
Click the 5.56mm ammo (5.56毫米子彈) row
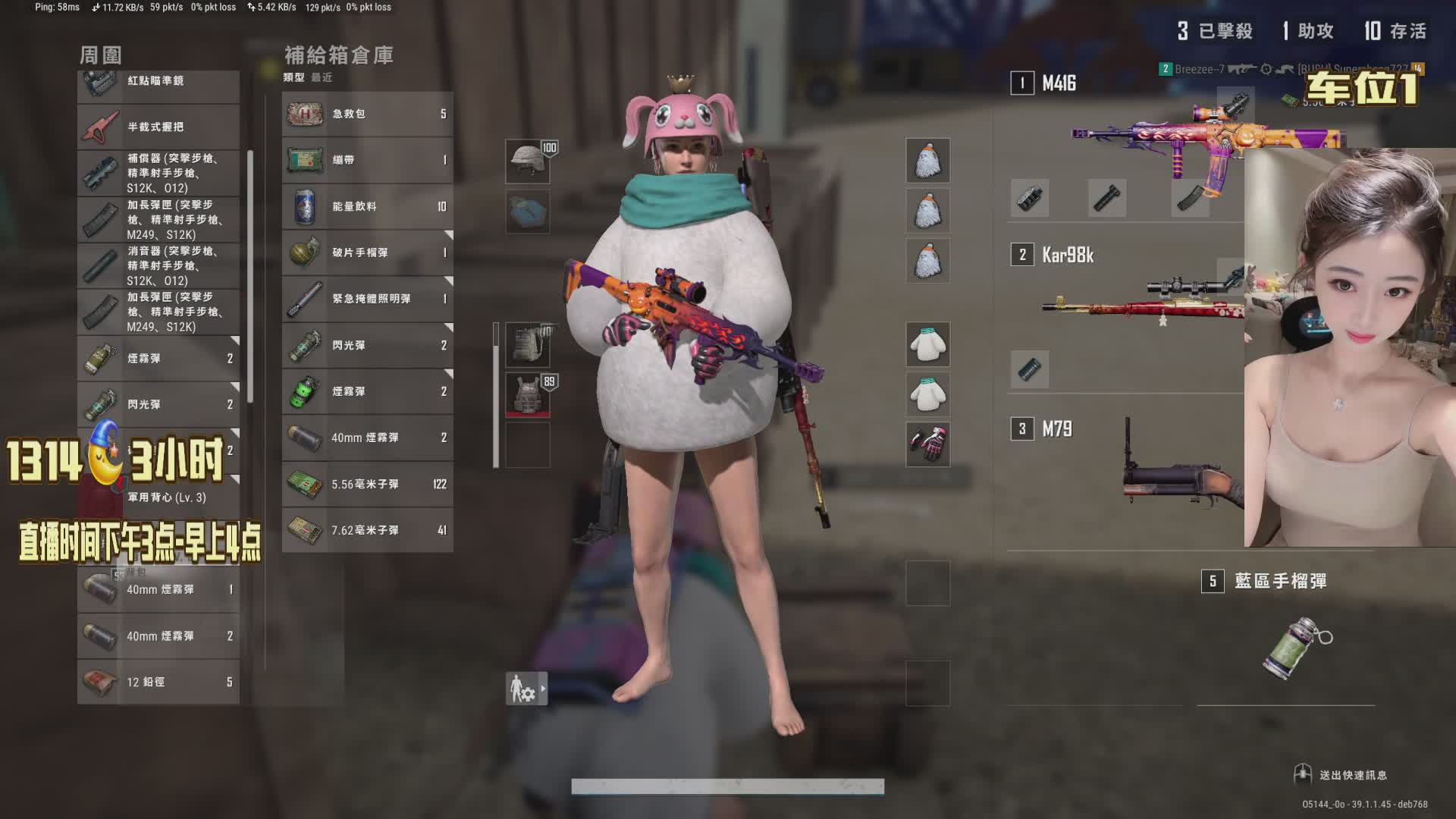coord(368,485)
